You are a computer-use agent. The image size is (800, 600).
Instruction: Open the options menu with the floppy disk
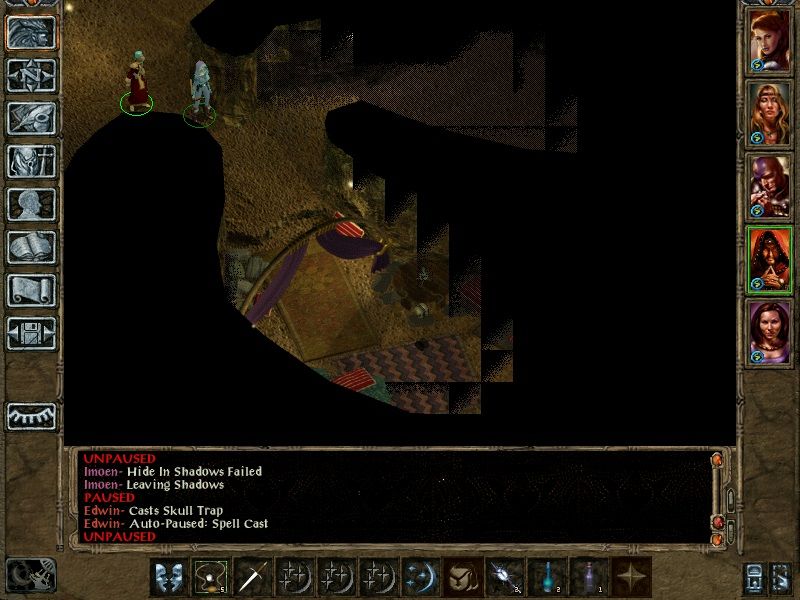pos(31,333)
